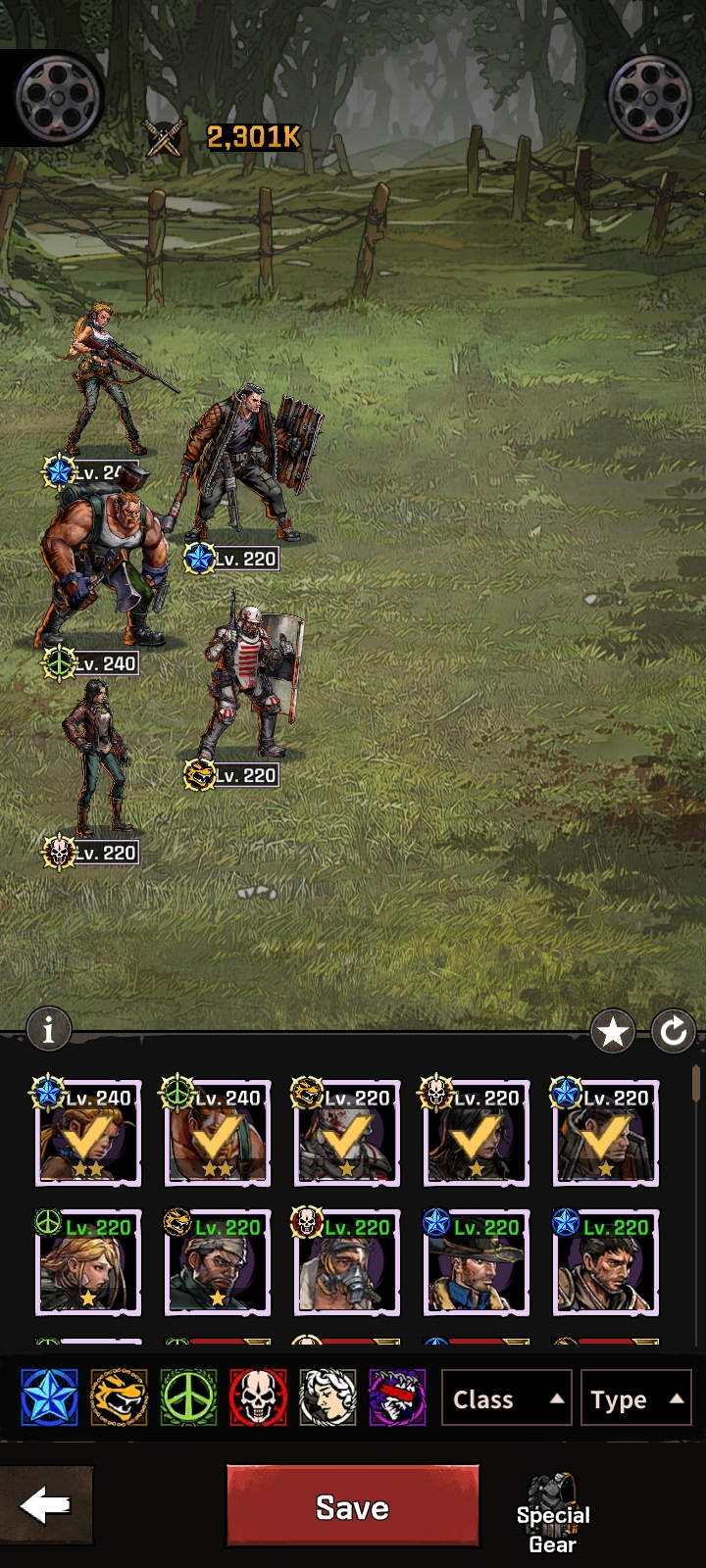Screen dimensions: 706x1568
Task: Go back with the white arrow button
Action: [x=46, y=1506]
